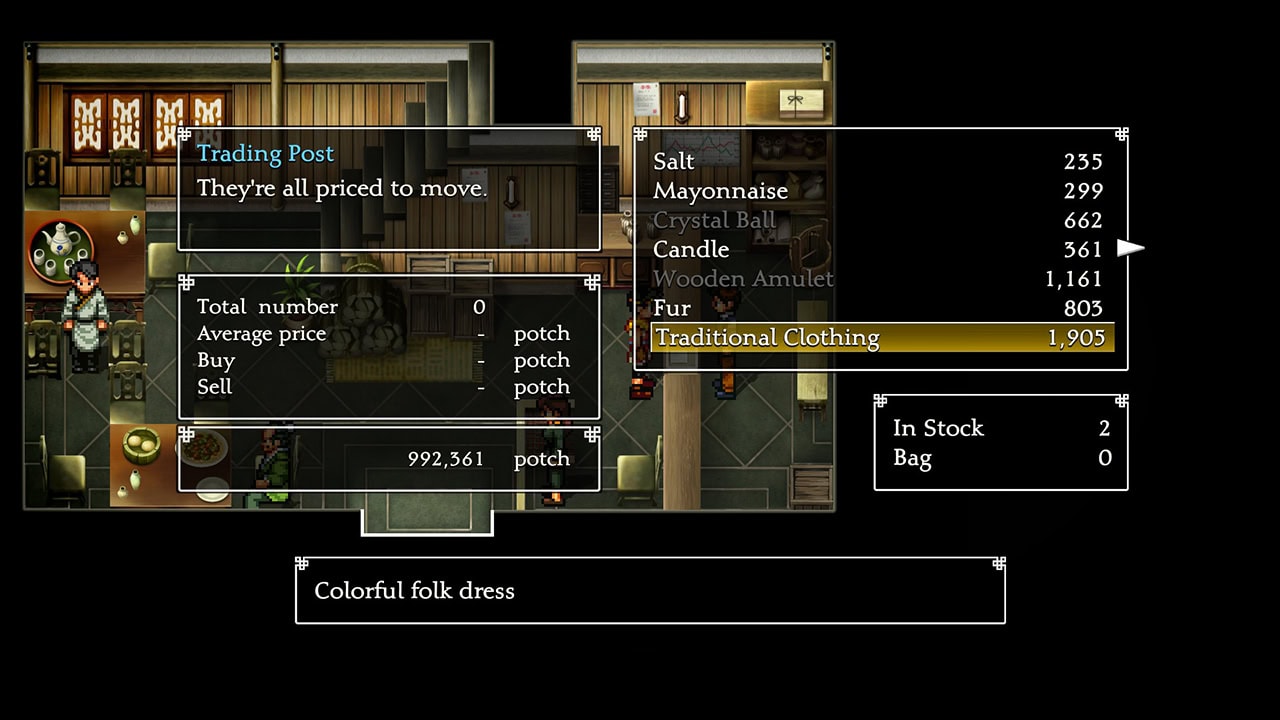Buy the highlighted Traditional Clothing
This screenshot has height=720, width=1280.
point(880,338)
